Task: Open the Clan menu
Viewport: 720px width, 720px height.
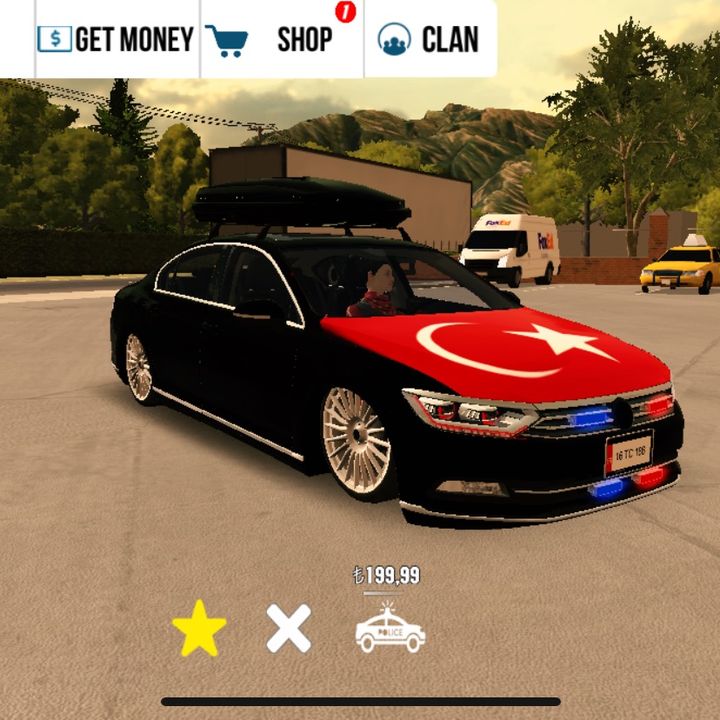Action: point(429,40)
